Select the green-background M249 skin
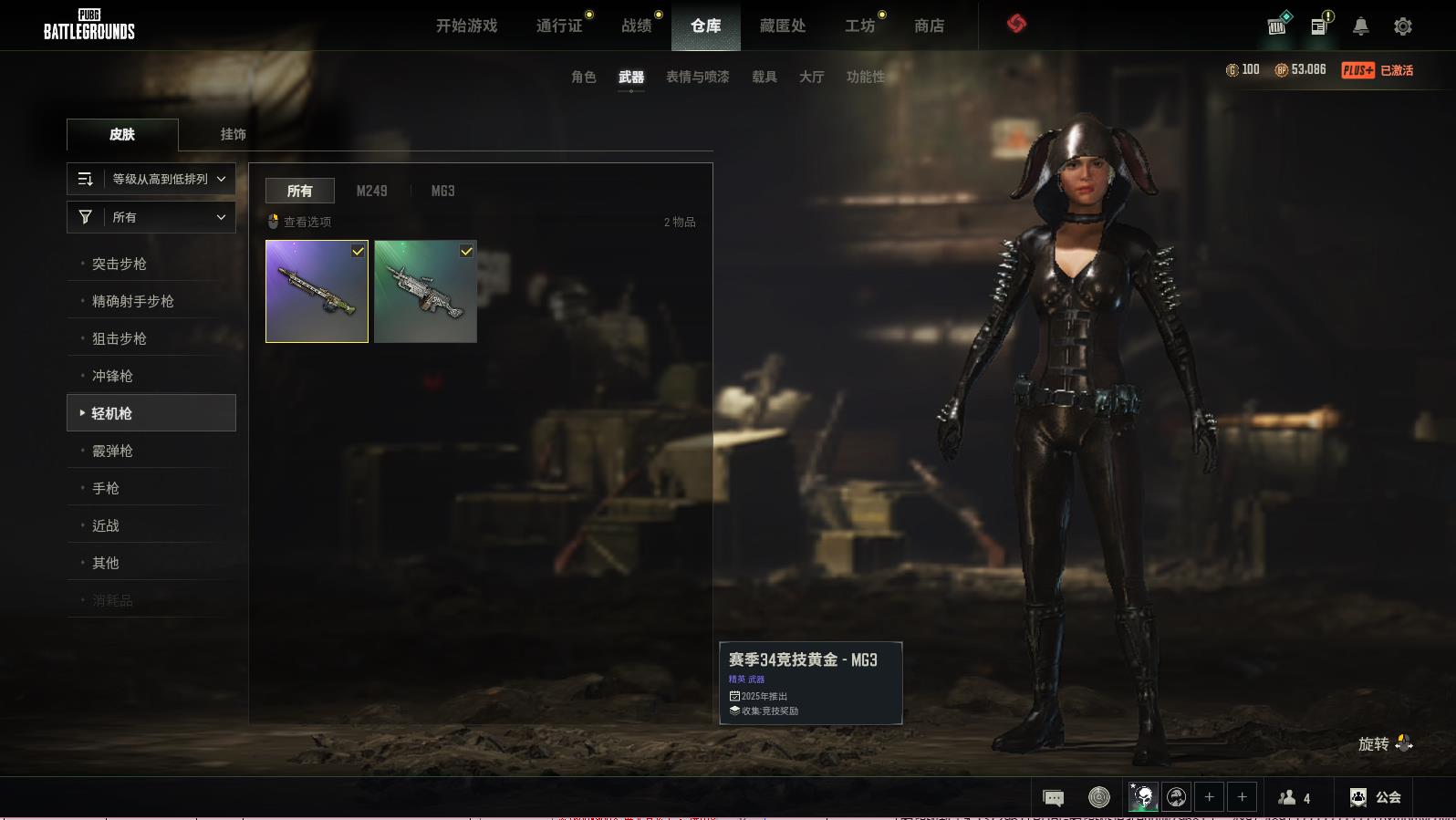Image resolution: width=1456 pixels, height=820 pixels. pos(425,292)
